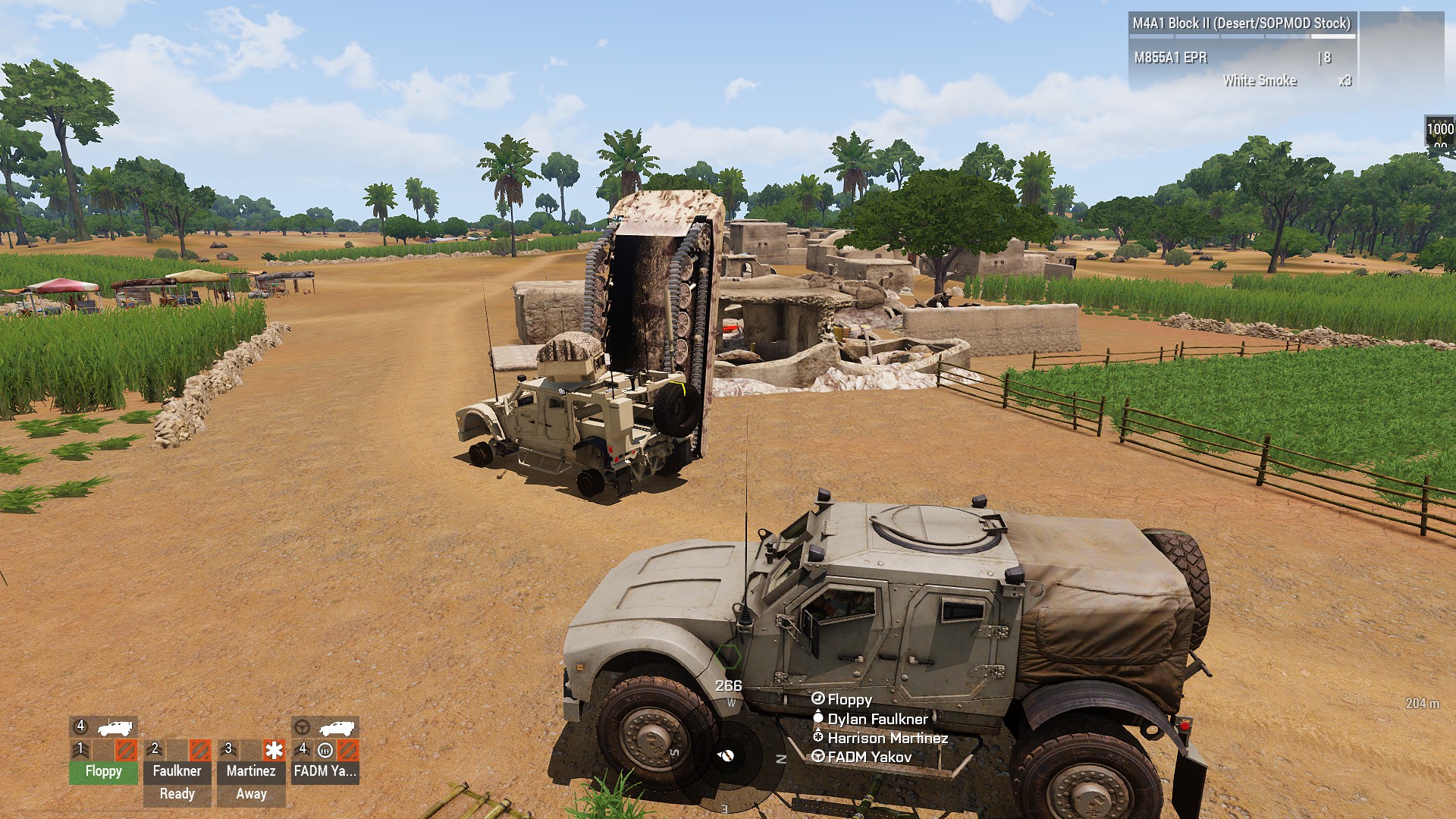Select the commander icon next to Floppy
1456x819 pixels.
click(818, 699)
